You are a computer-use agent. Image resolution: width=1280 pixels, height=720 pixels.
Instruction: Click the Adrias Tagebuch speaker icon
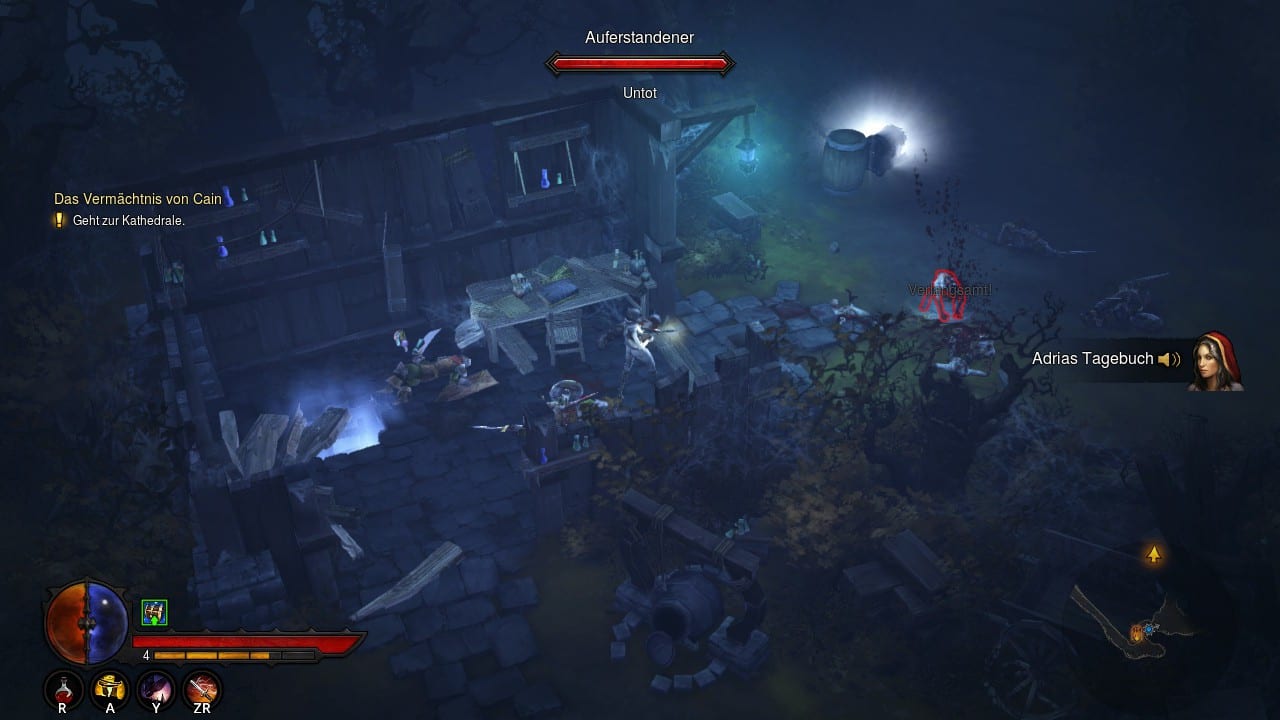[1168, 359]
